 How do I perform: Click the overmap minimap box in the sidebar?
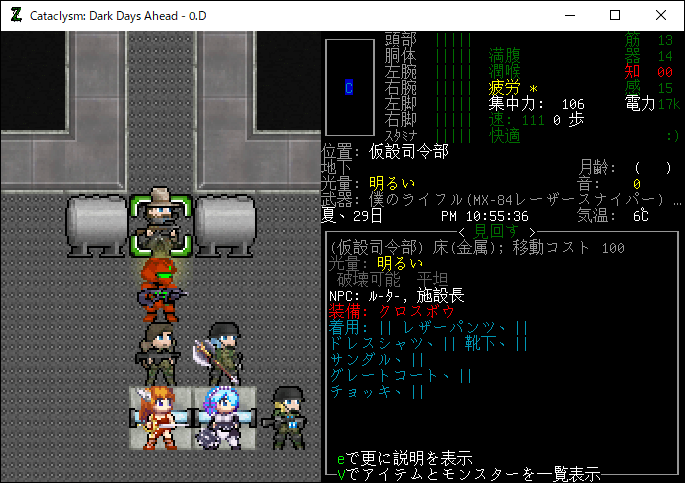(x=349, y=88)
